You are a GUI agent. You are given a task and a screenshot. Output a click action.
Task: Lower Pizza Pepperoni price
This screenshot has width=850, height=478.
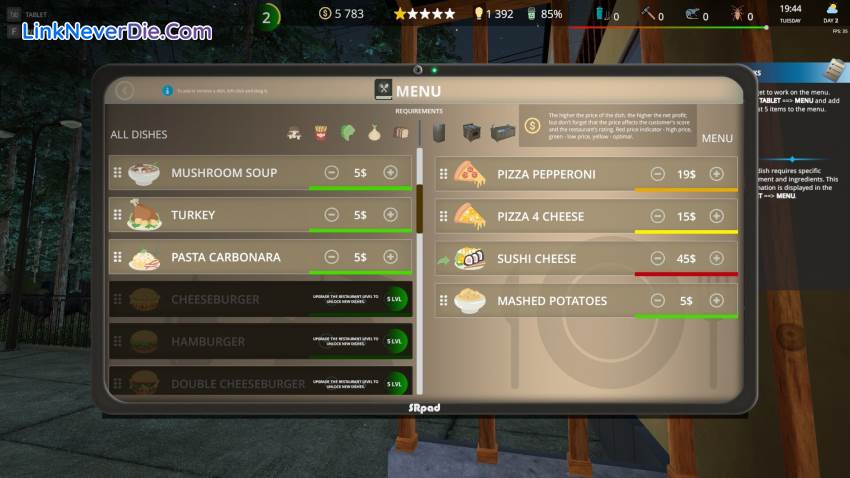658,174
